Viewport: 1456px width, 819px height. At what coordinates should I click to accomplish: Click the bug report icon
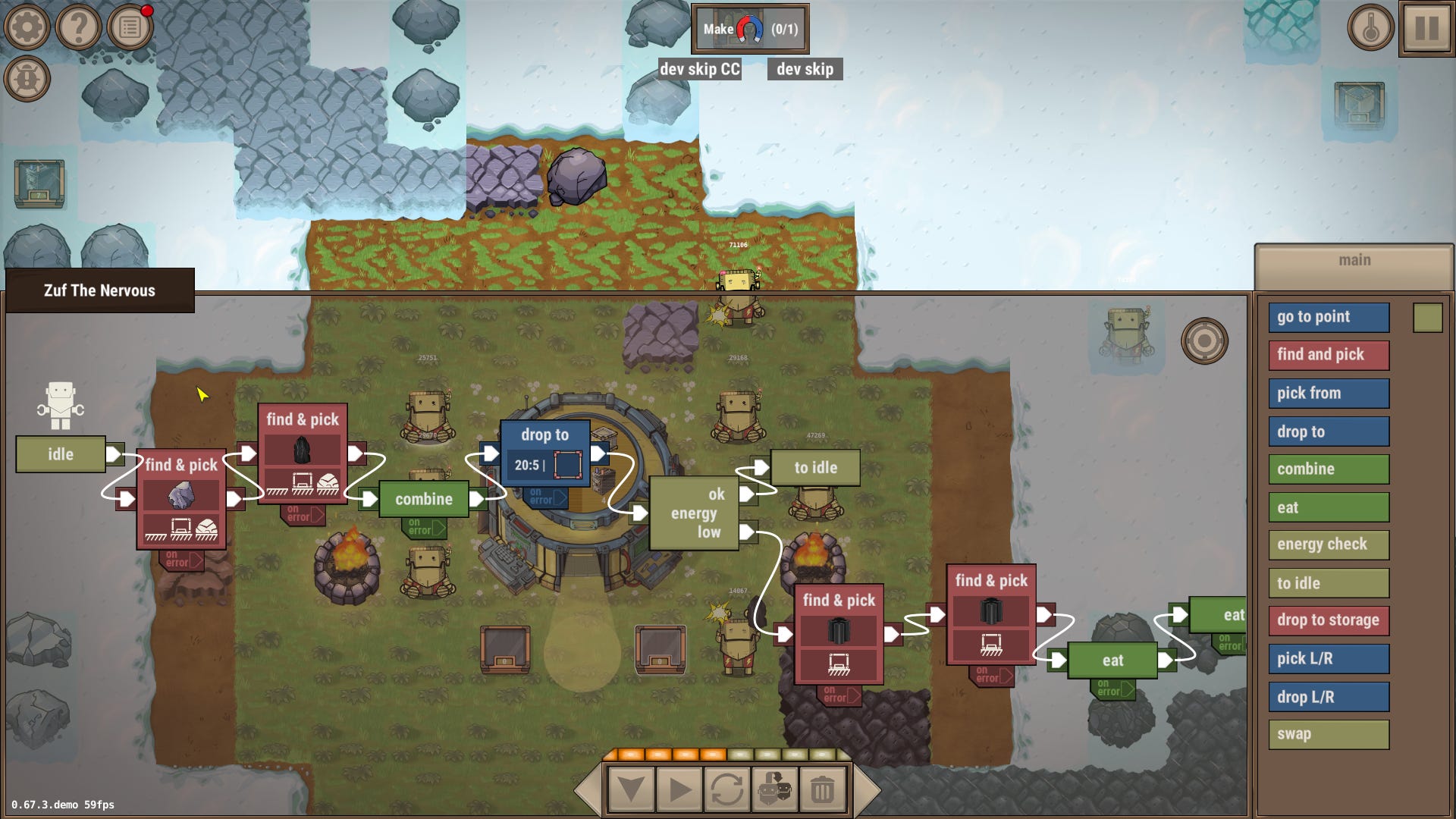click(x=27, y=76)
